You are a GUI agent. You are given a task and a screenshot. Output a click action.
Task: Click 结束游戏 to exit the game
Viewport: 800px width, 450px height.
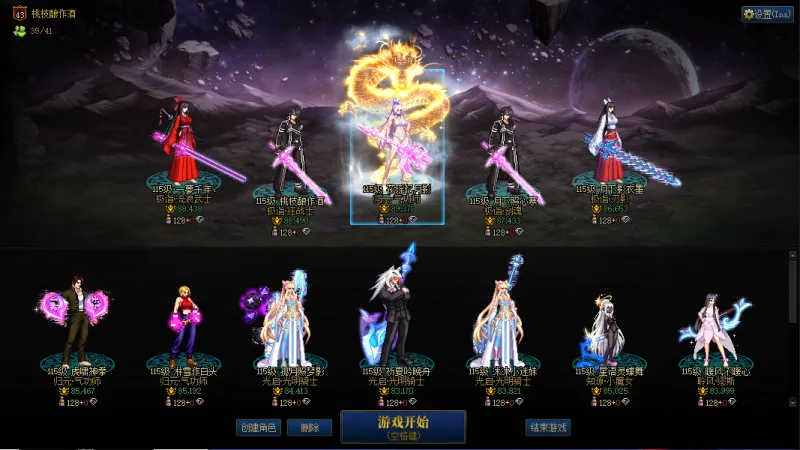pos(547,427)
